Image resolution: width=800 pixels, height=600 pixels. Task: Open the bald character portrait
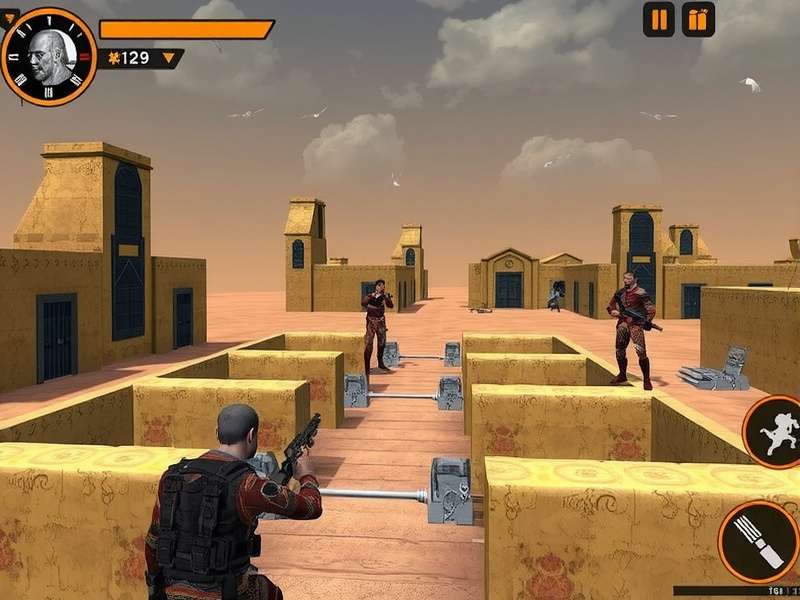[x=48, y=56]
